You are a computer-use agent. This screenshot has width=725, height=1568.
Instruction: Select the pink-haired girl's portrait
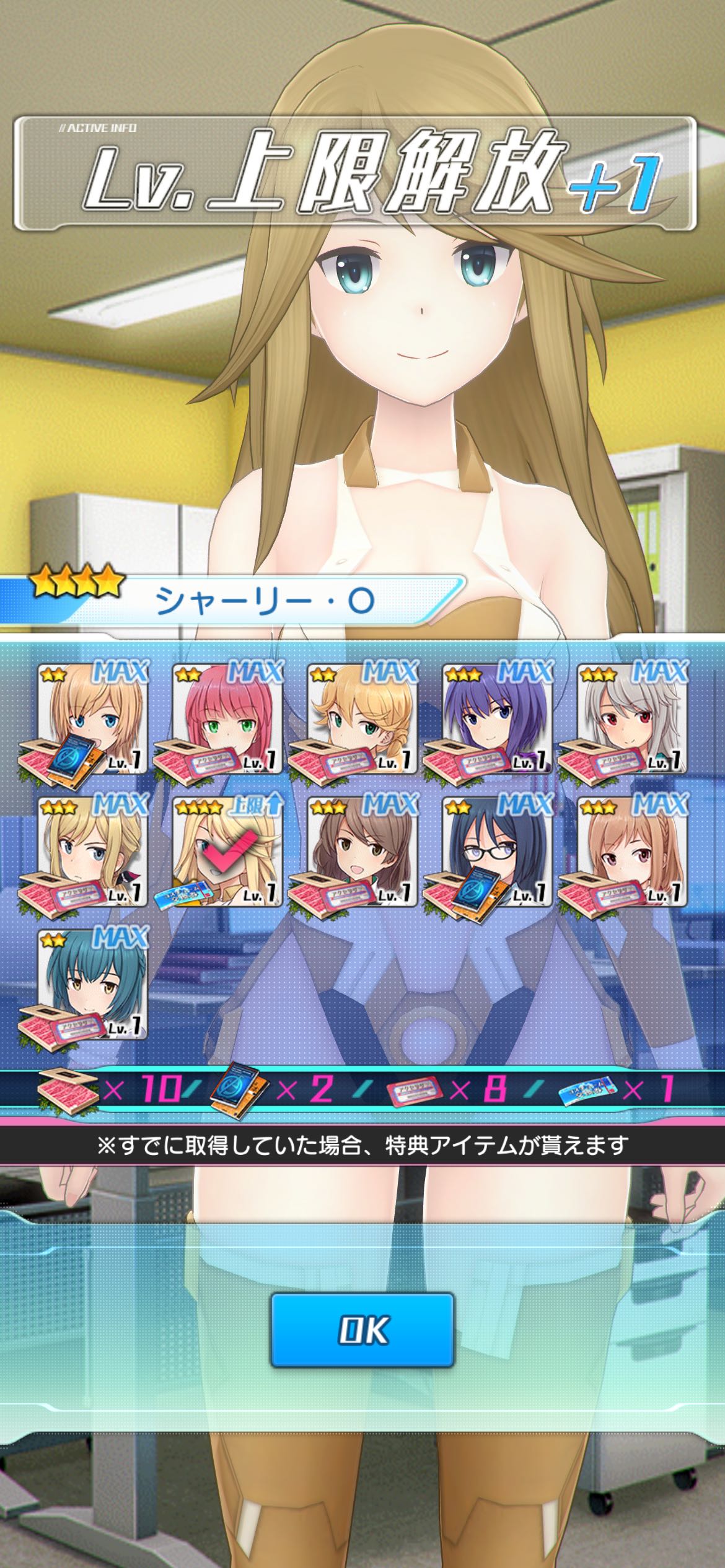(227, 718)
